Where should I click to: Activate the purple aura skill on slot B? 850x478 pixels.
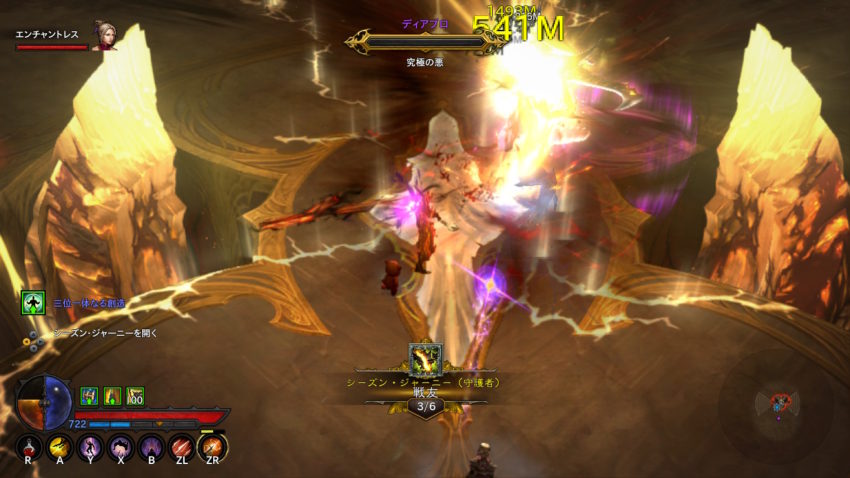[x=151, y=447]
